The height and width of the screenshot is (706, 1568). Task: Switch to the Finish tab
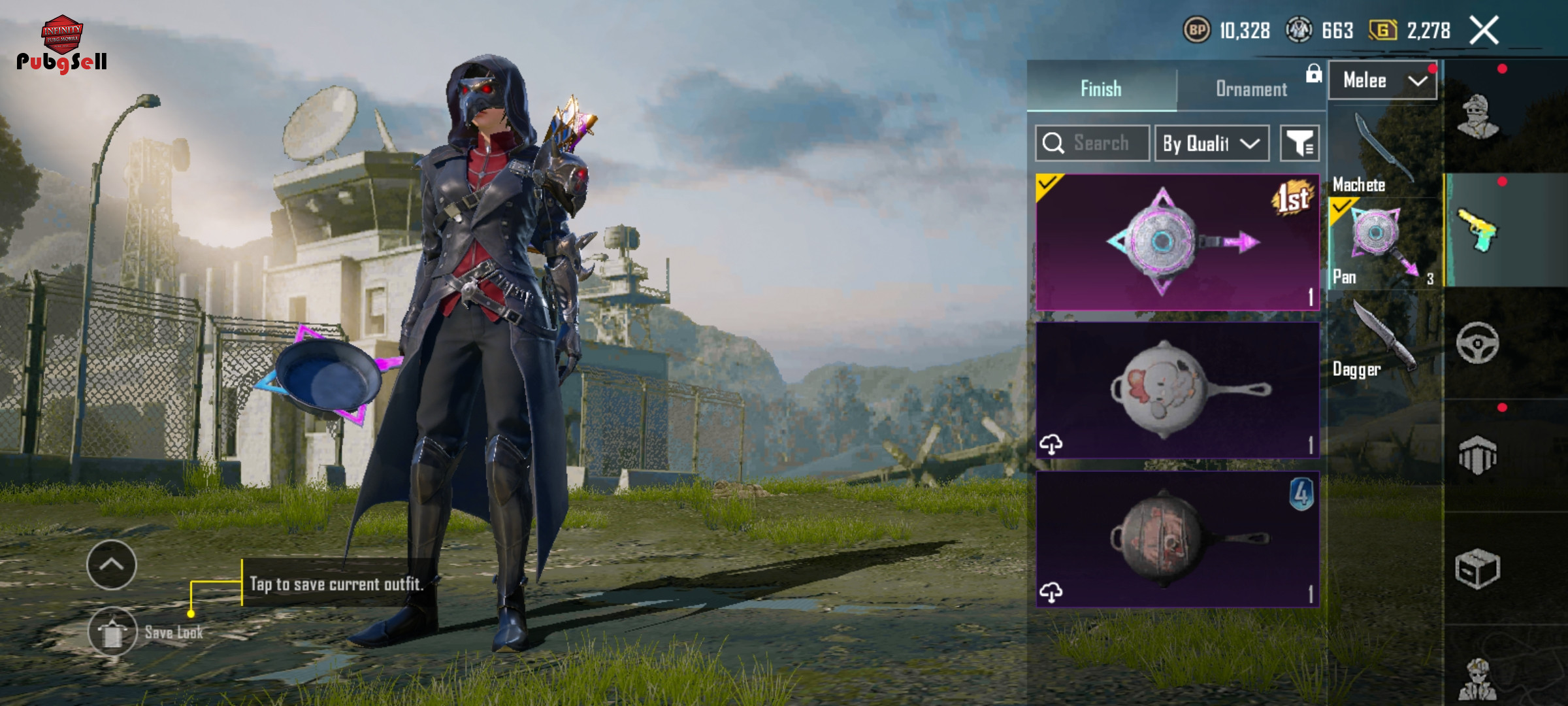pyautogui.click(x=1101, y=88)
